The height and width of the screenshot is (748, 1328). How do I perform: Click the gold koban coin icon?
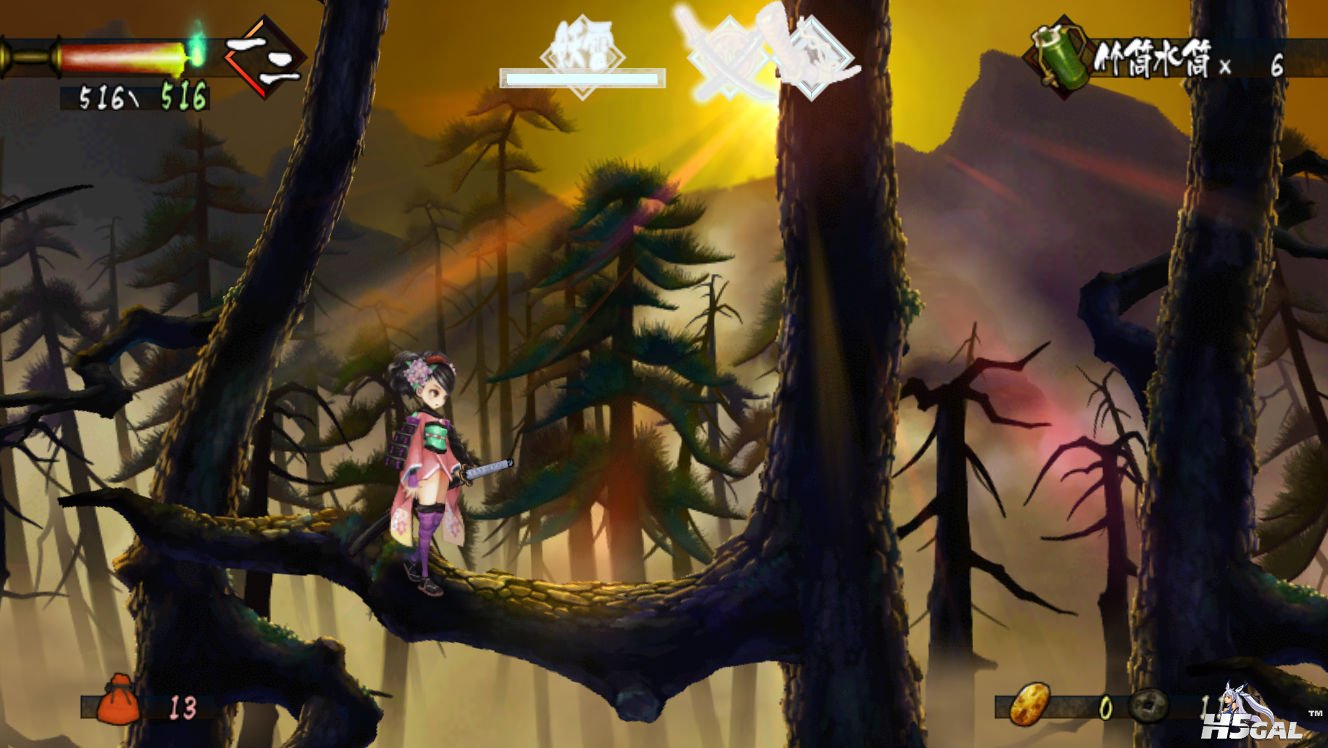(x=1030, y=704)
